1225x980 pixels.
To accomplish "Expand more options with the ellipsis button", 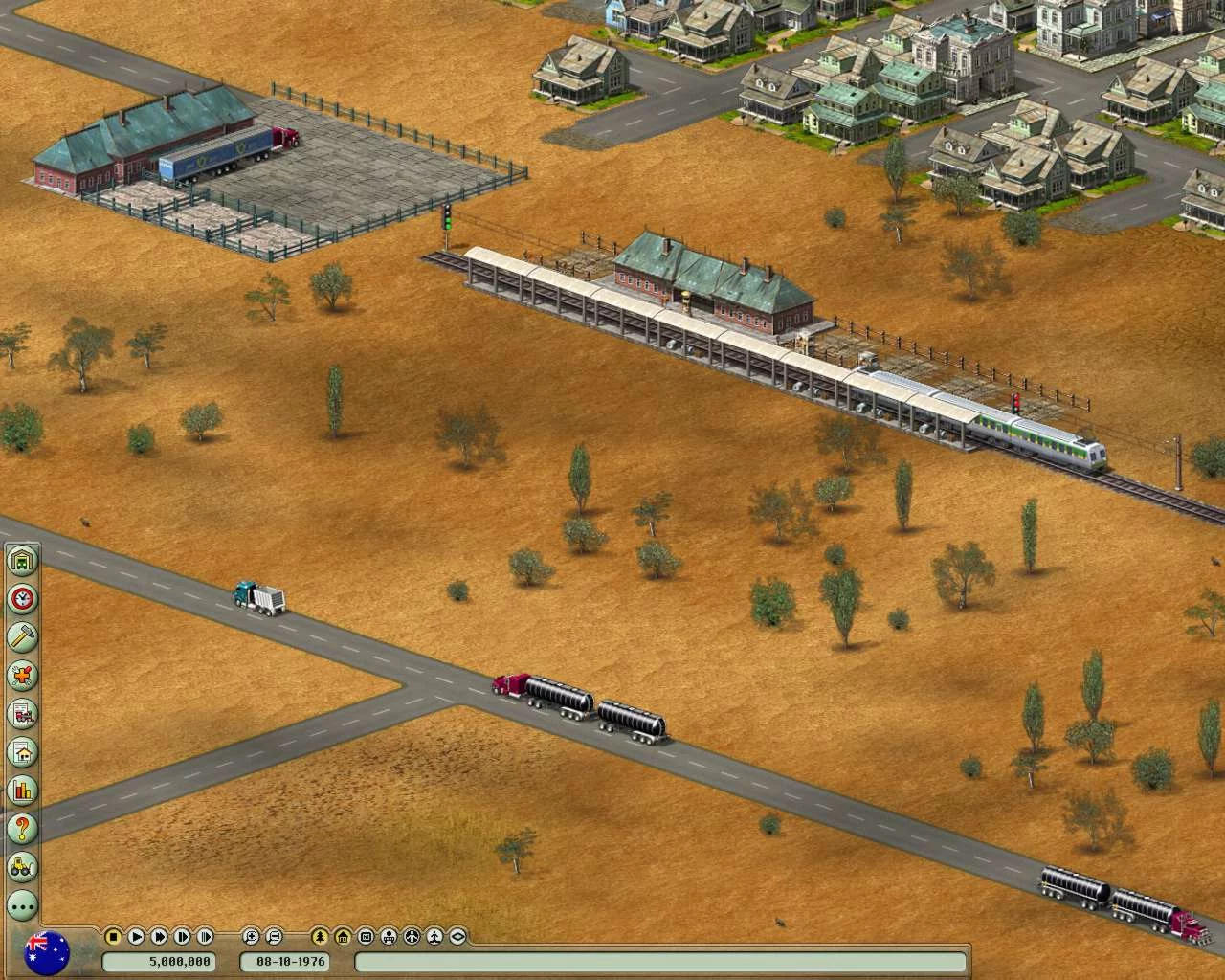I will pos(21,903).
